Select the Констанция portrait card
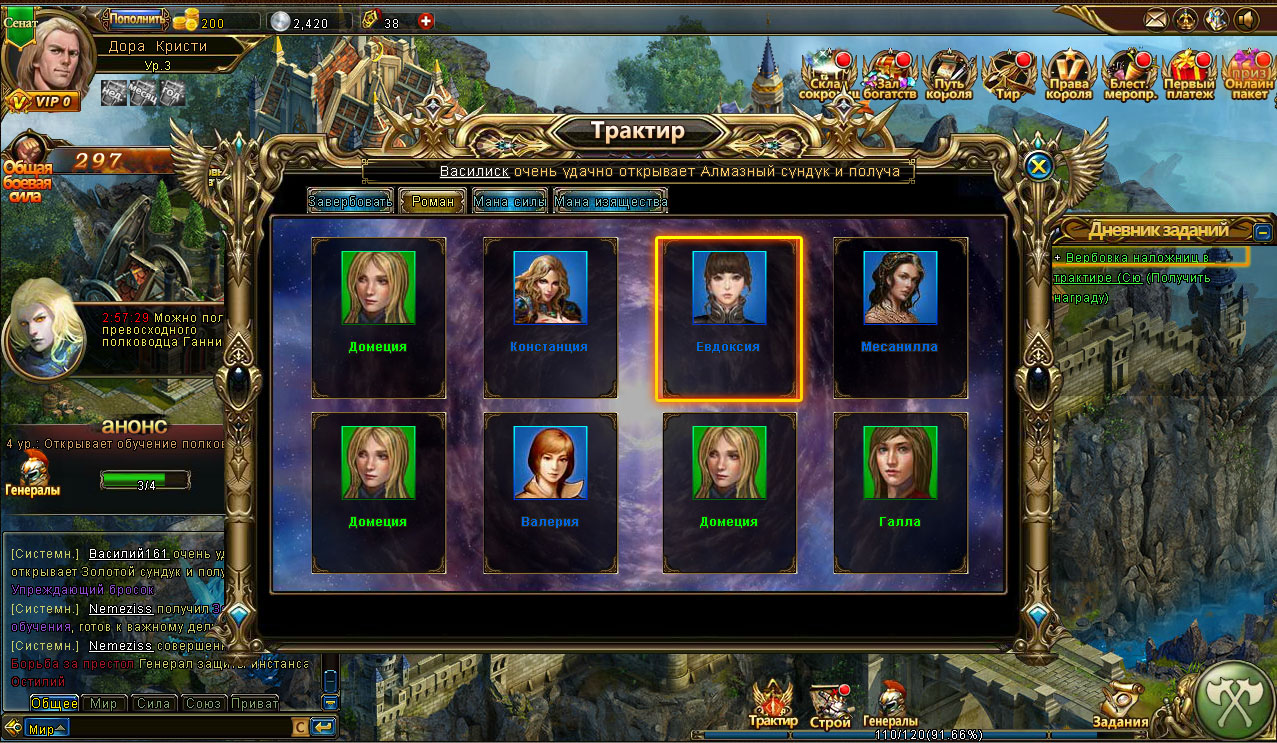 (x=550, y=317)
